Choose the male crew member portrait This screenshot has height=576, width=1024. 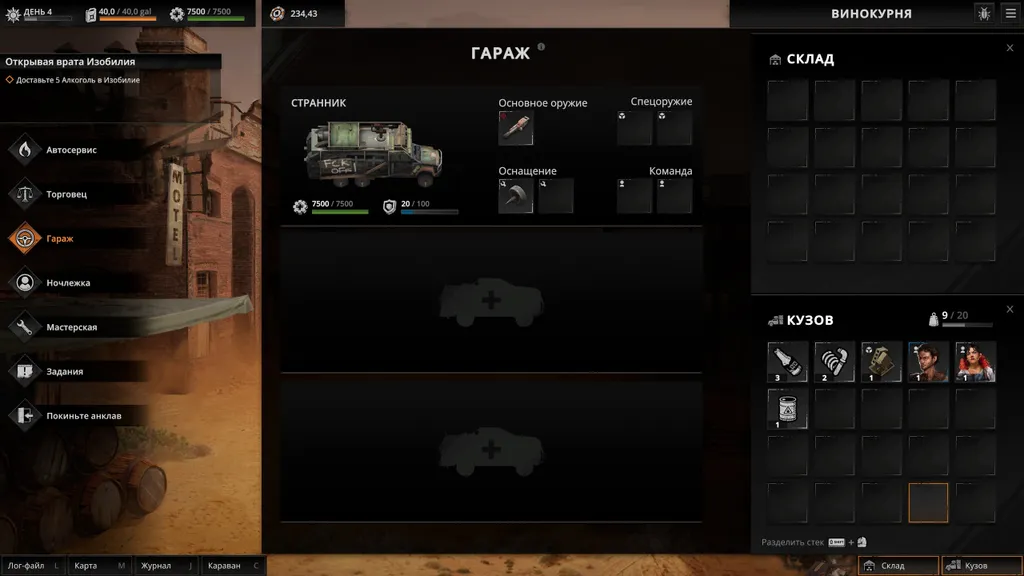928,362
